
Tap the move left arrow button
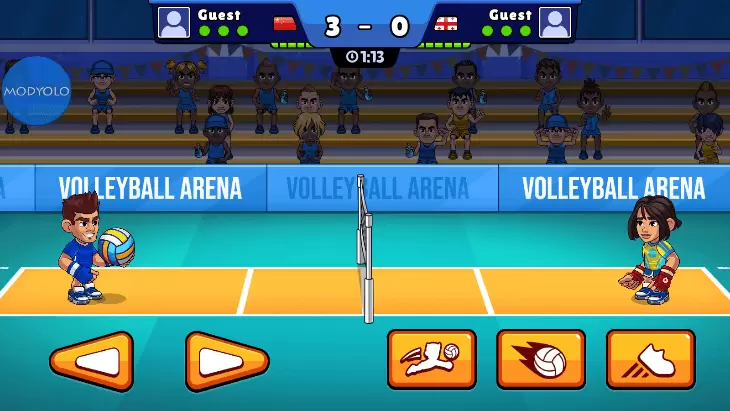(x=91, y=361)
